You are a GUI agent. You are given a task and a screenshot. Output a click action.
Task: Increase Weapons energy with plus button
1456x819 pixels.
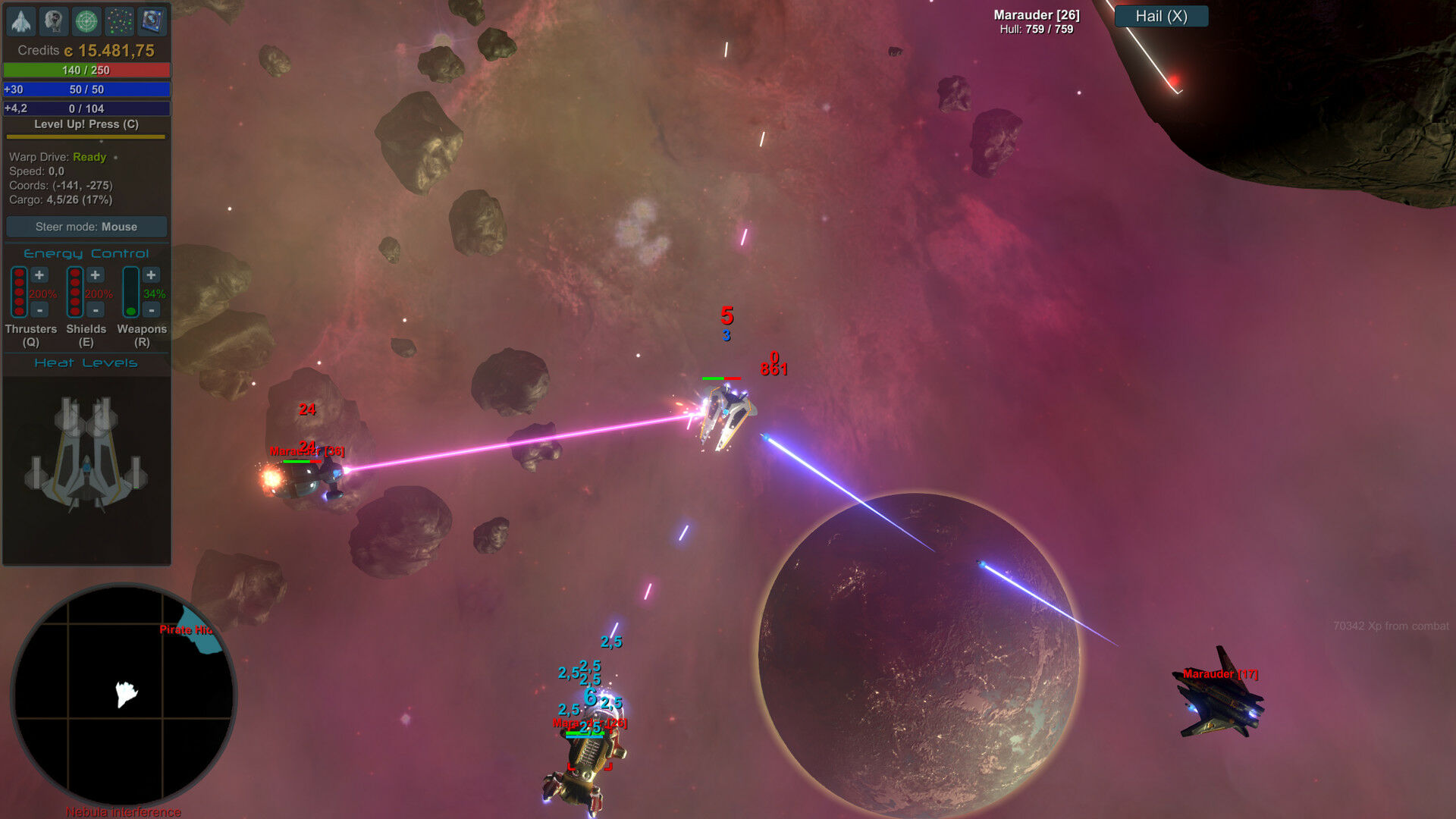pyautogui.click(x=151, y=275)
